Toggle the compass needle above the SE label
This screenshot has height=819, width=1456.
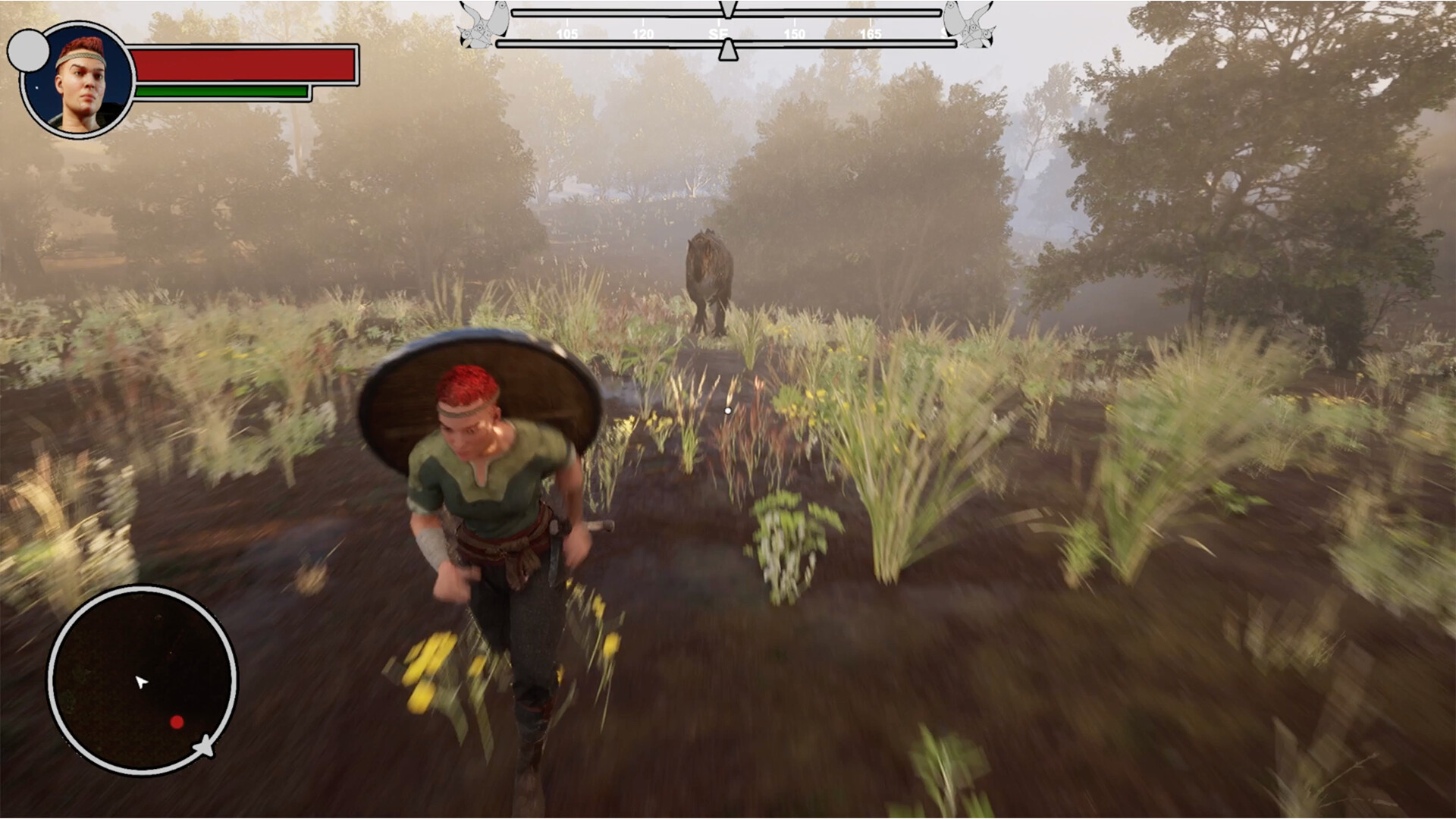(x=730, y=8)
